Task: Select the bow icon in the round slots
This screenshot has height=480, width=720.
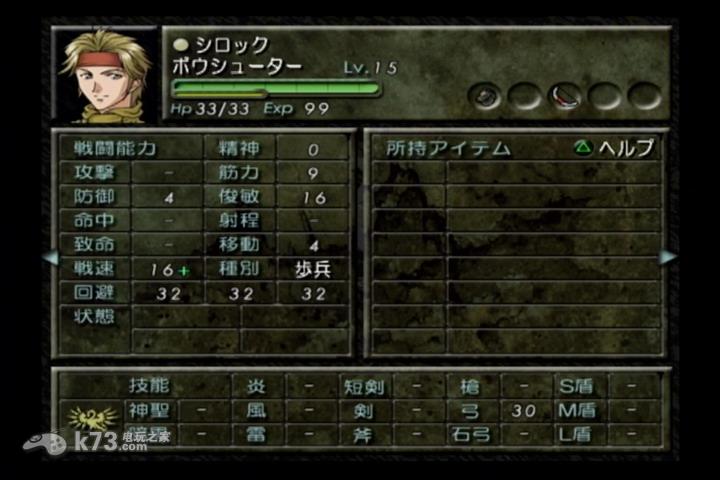Action: coord(566,95)
